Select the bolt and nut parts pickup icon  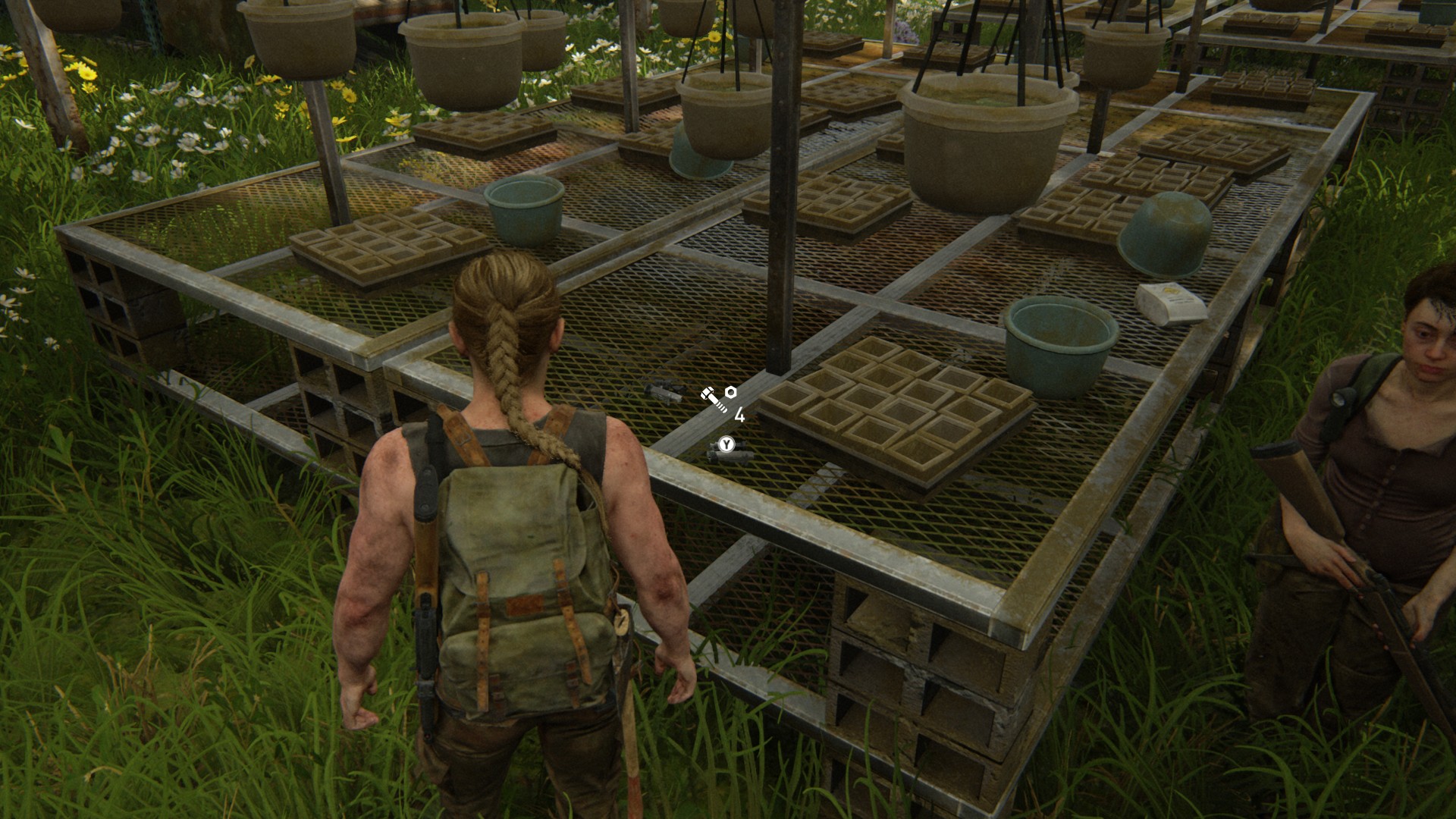point(718,397)
